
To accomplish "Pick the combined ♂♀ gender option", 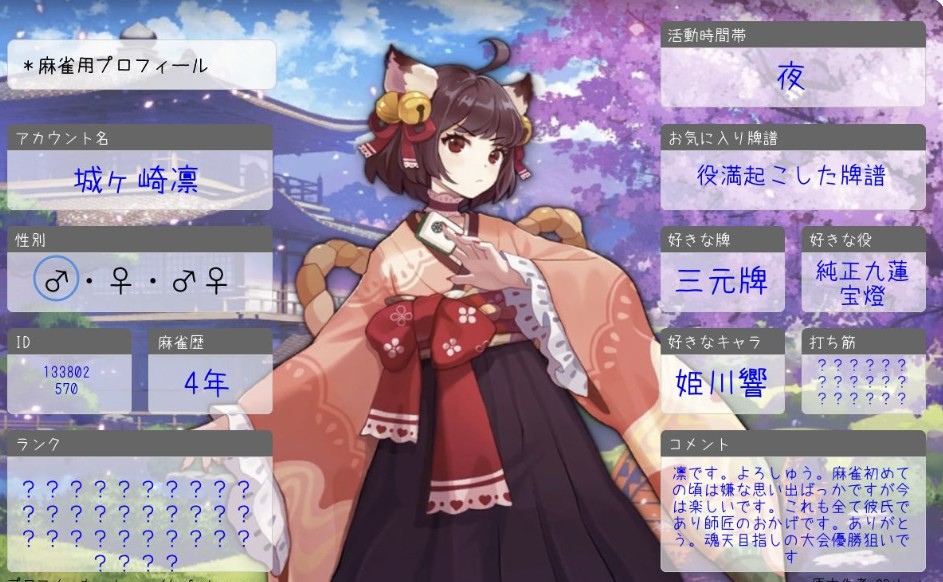I will pos(199,281).
